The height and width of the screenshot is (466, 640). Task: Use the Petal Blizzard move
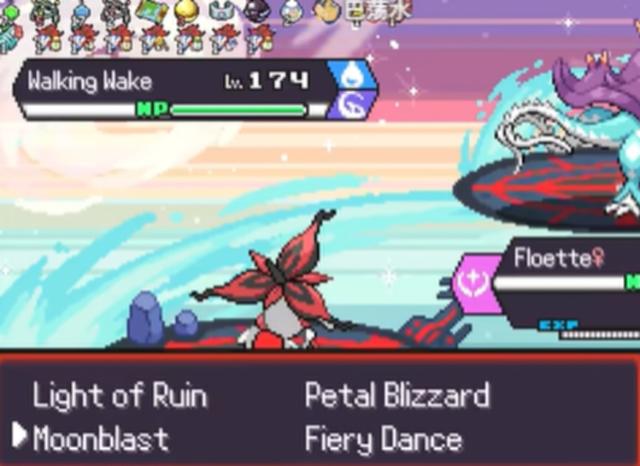[397, 395]
